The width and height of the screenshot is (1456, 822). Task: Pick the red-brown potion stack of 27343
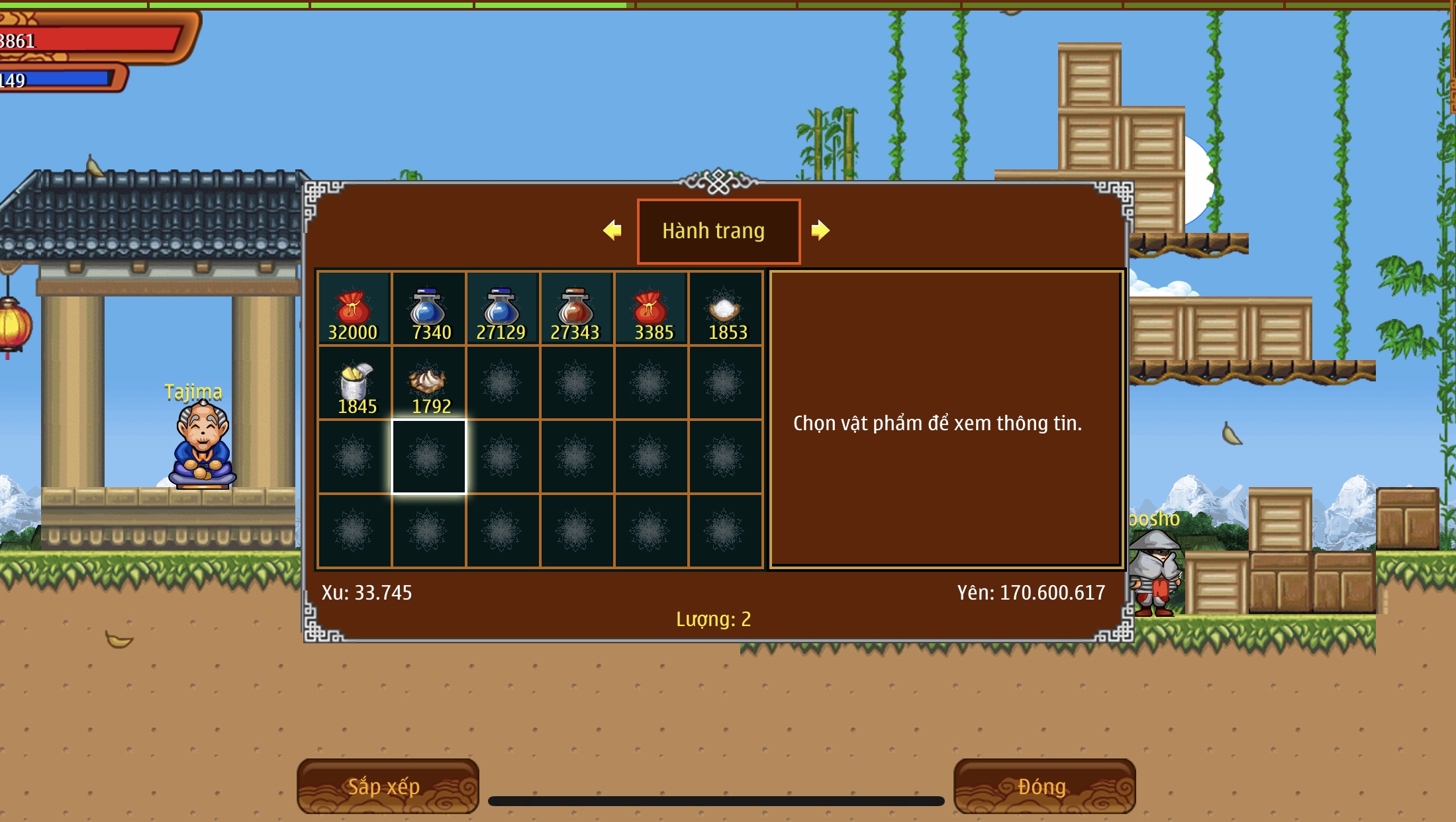(576, 309)
